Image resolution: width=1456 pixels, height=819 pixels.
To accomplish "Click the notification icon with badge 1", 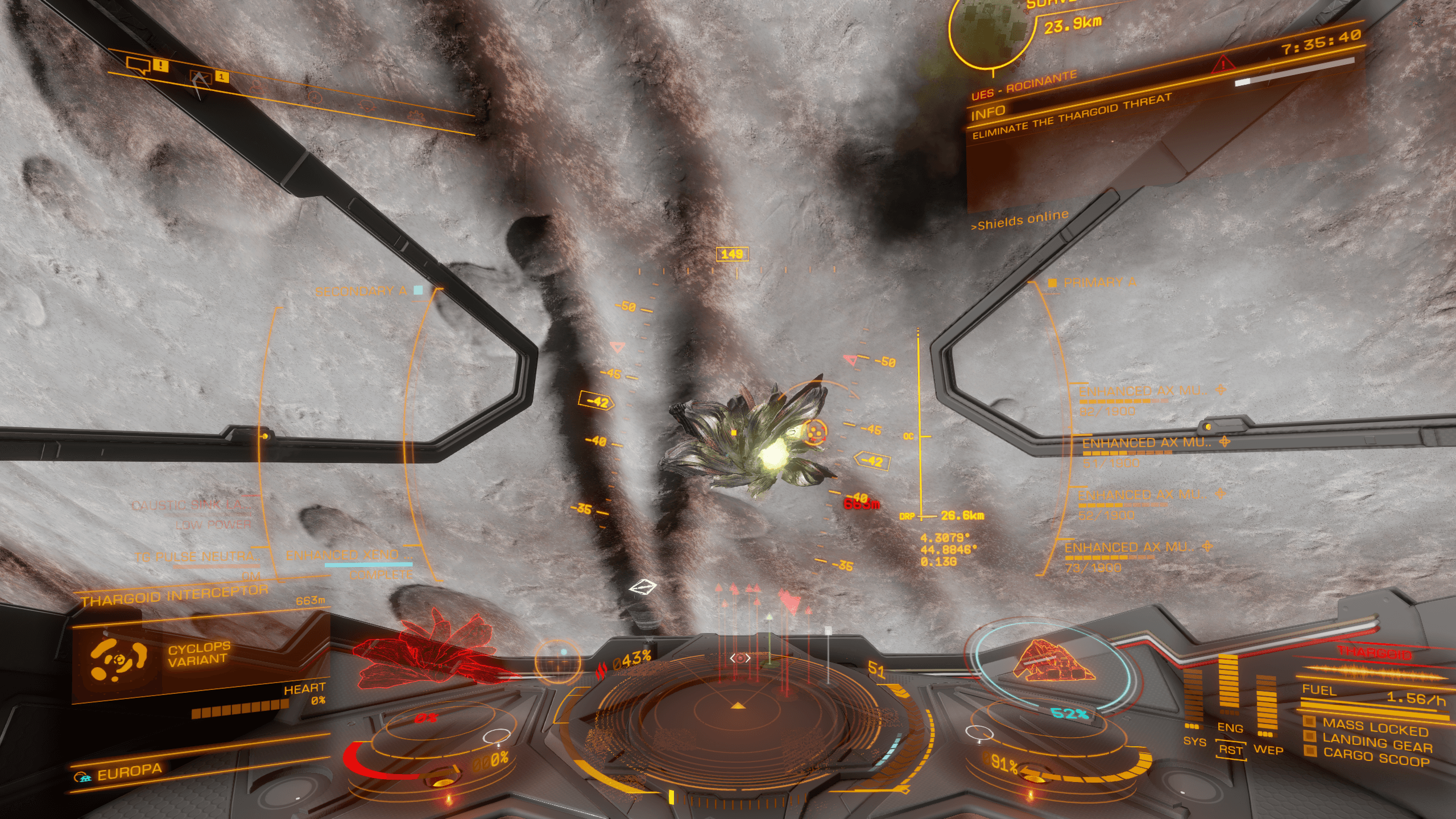I will tap(200, 79).
